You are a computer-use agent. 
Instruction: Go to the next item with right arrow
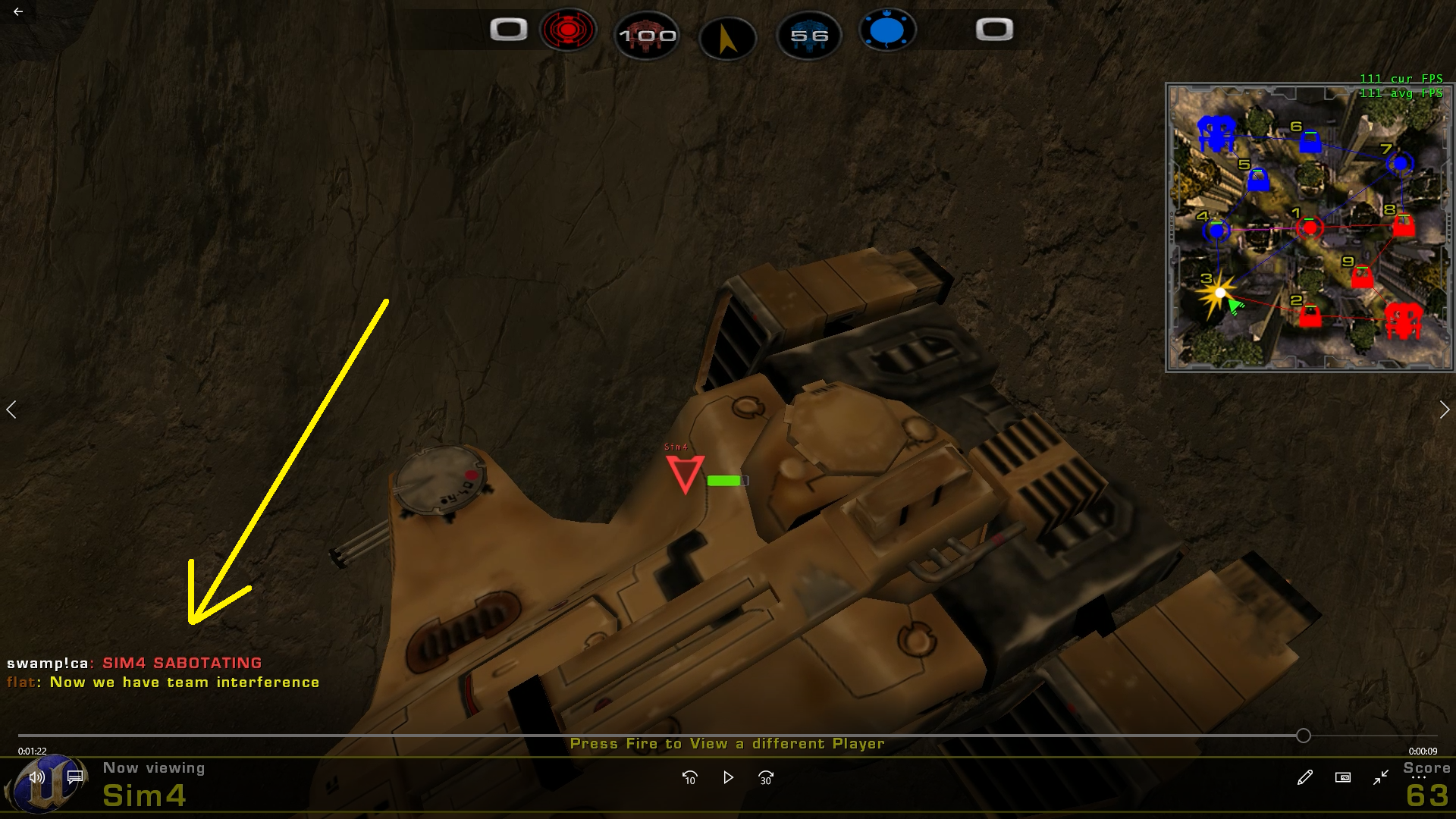tap(1444, 410)
